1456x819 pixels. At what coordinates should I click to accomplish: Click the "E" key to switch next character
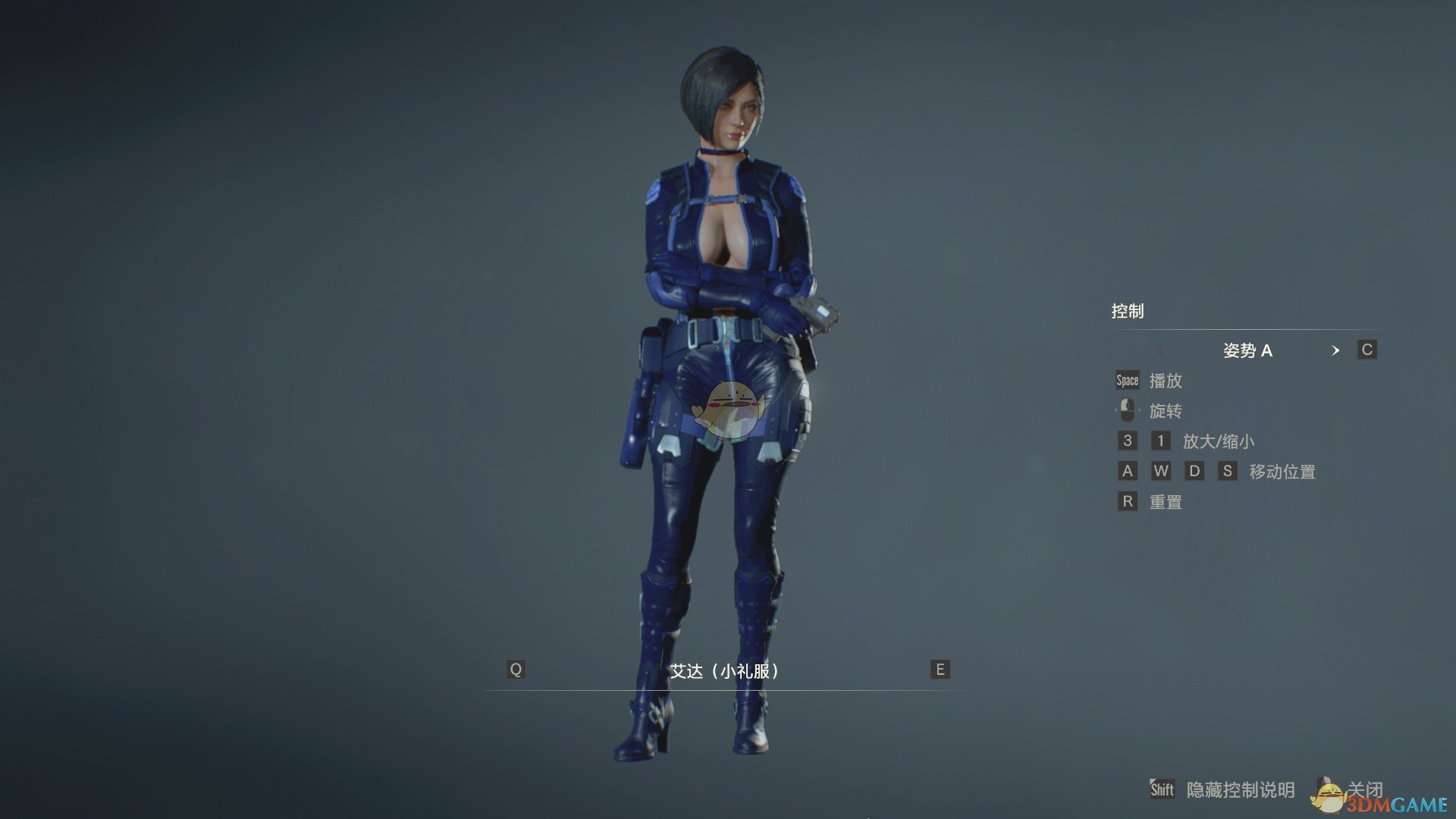tap(938, 670)
